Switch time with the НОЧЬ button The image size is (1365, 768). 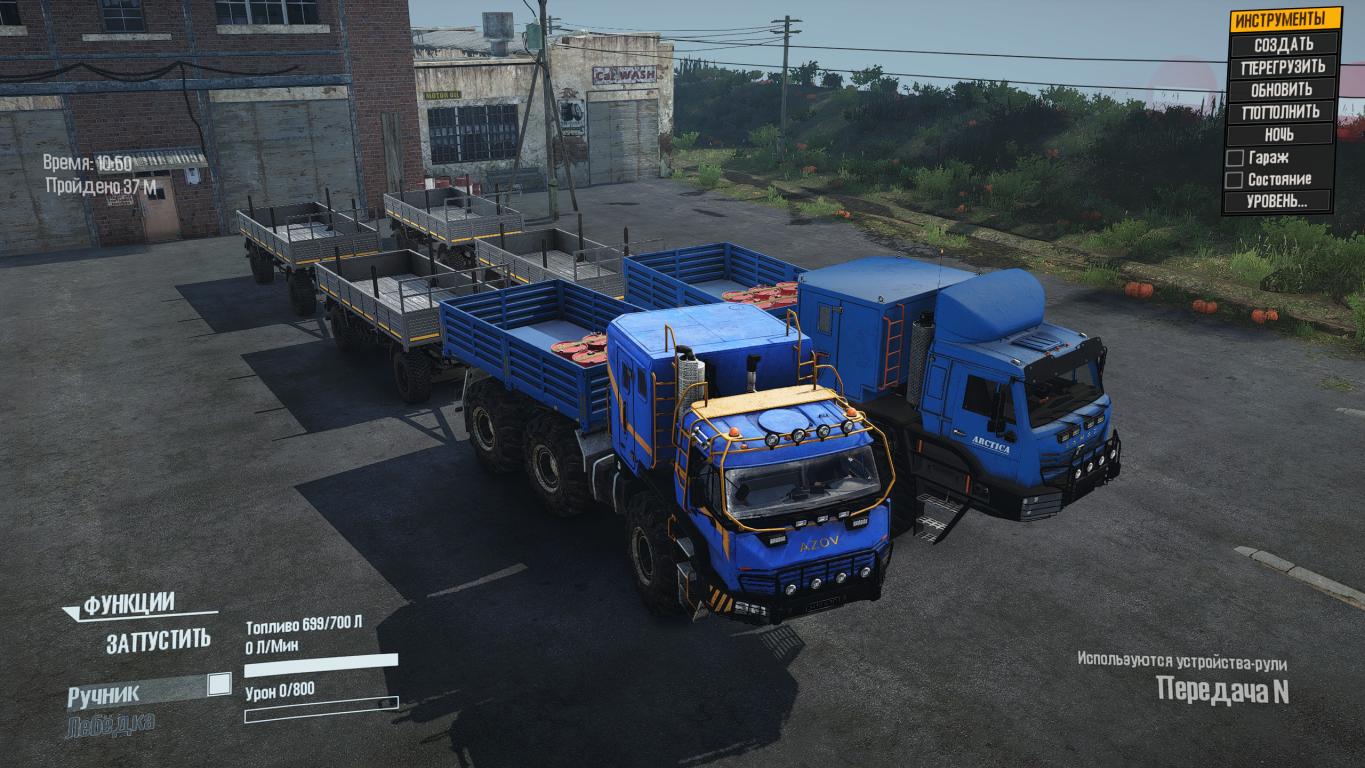click(x=1283, y=134)
